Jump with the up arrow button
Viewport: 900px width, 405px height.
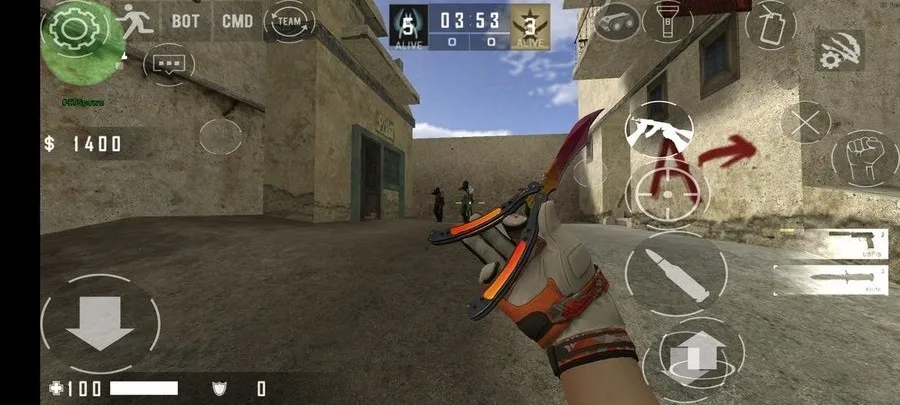click(x=696, y=354)
